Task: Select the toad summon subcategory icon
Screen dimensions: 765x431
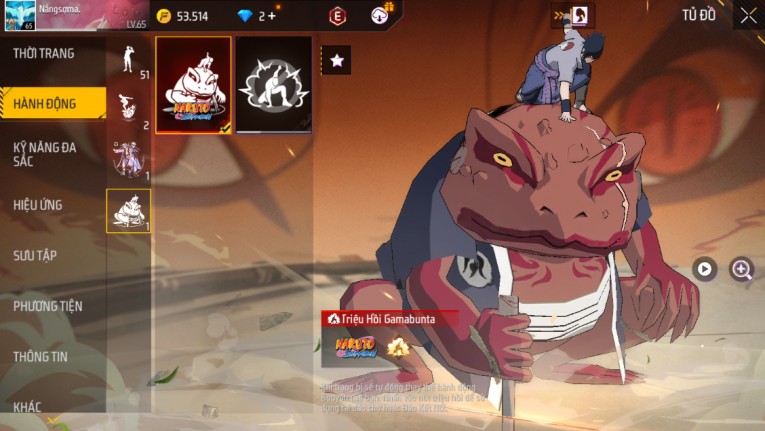Action: (x=128, y=210)
